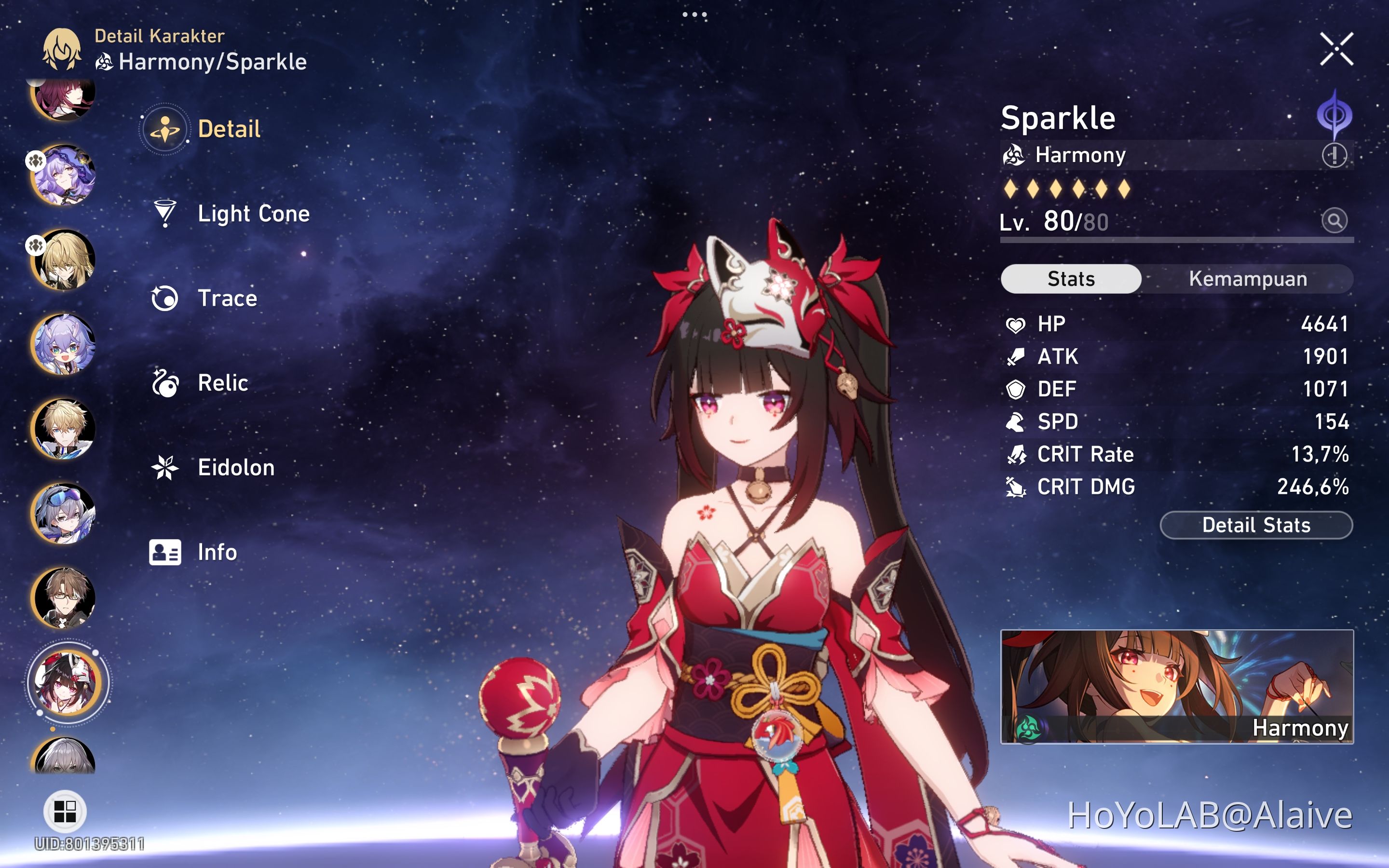Open the Relic panel
1389x868 pixels.
point(223,383)
